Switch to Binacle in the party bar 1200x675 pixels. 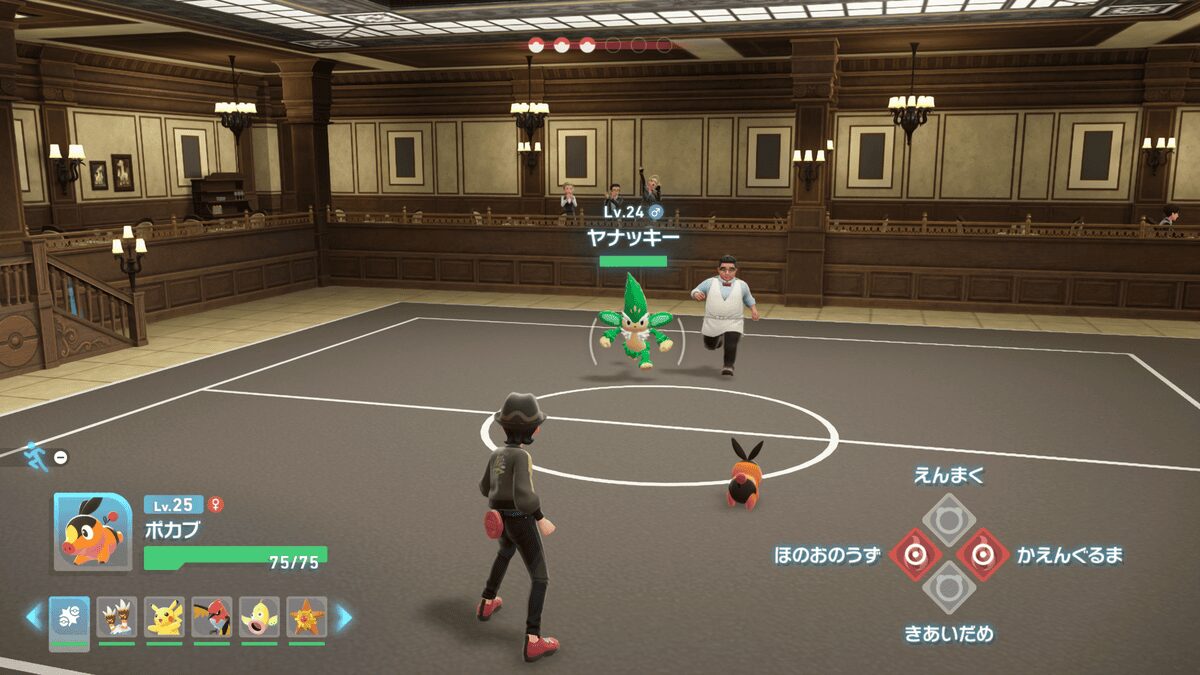pos(117,618)
